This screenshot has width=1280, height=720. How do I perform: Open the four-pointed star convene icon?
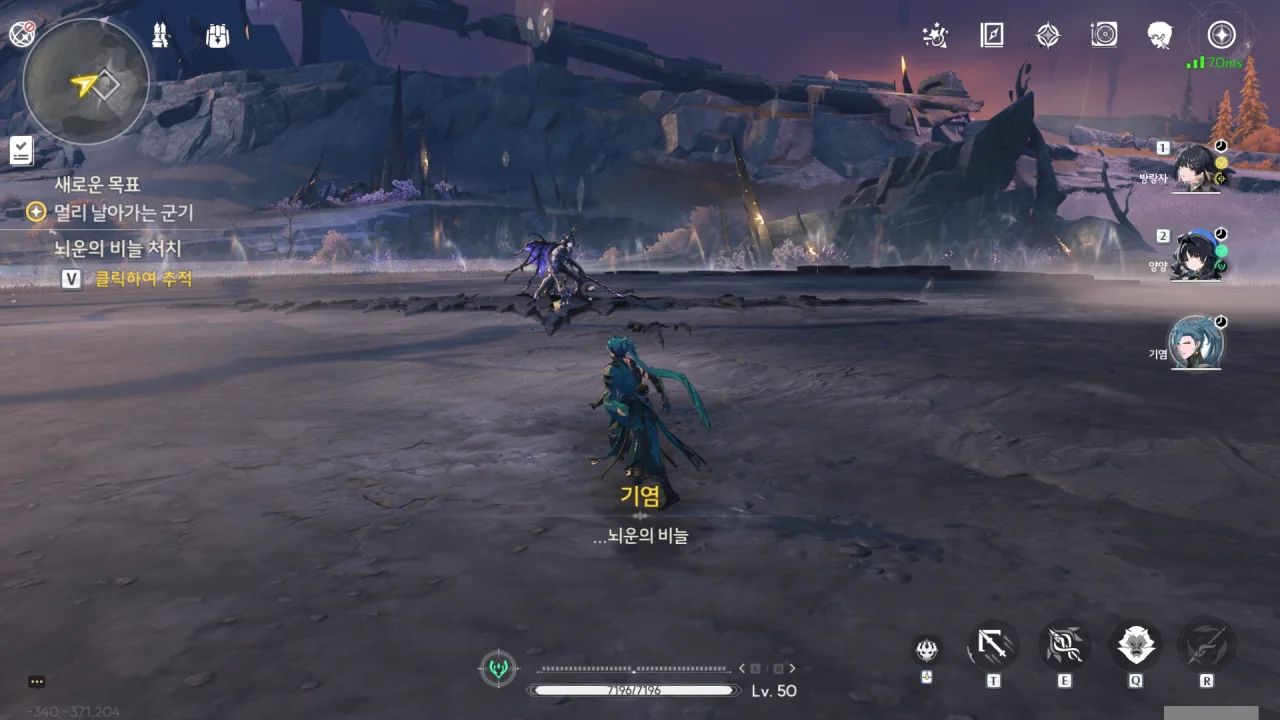point(1047,36)
